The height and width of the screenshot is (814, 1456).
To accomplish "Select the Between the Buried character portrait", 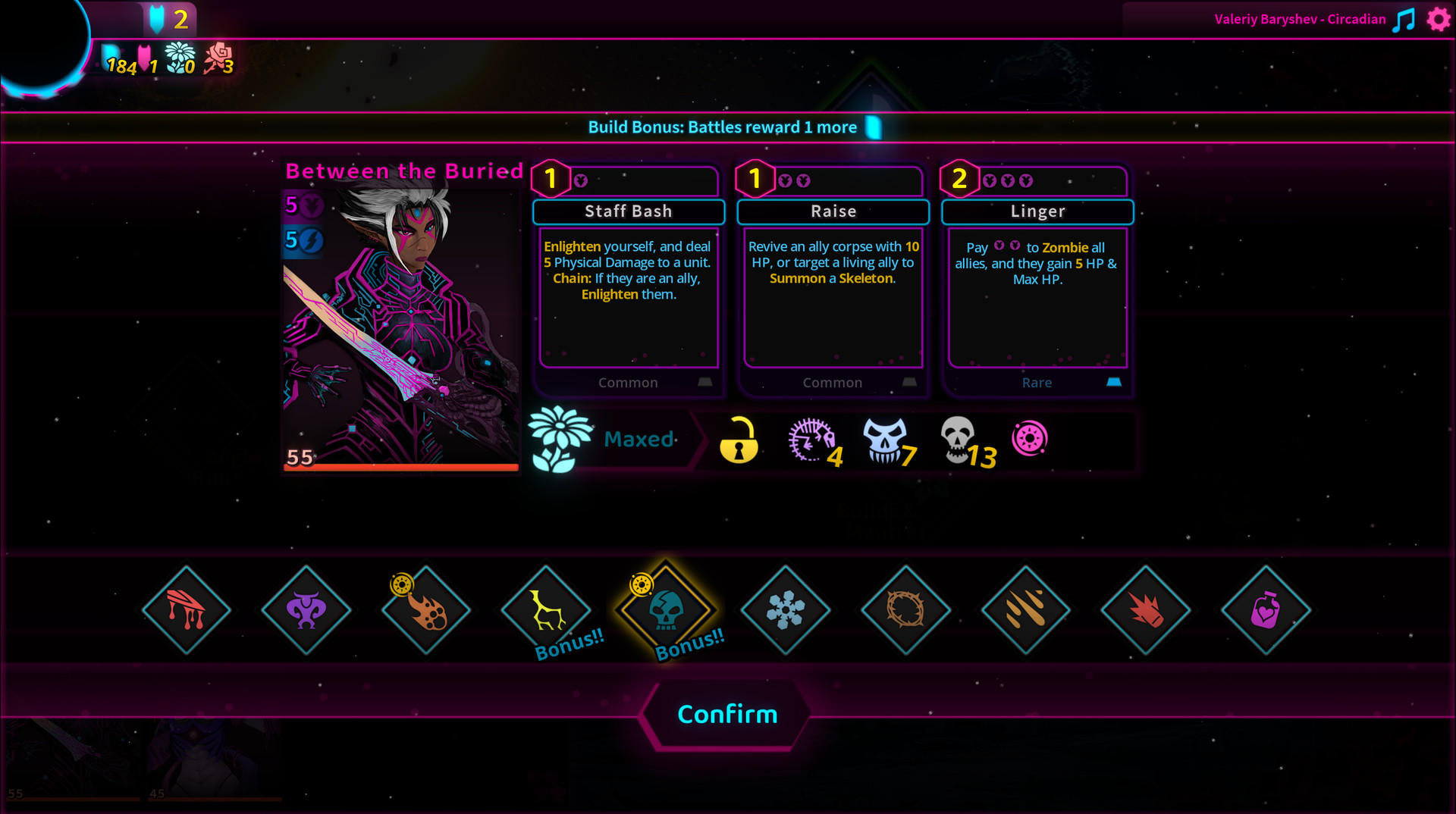I will 400,326.
